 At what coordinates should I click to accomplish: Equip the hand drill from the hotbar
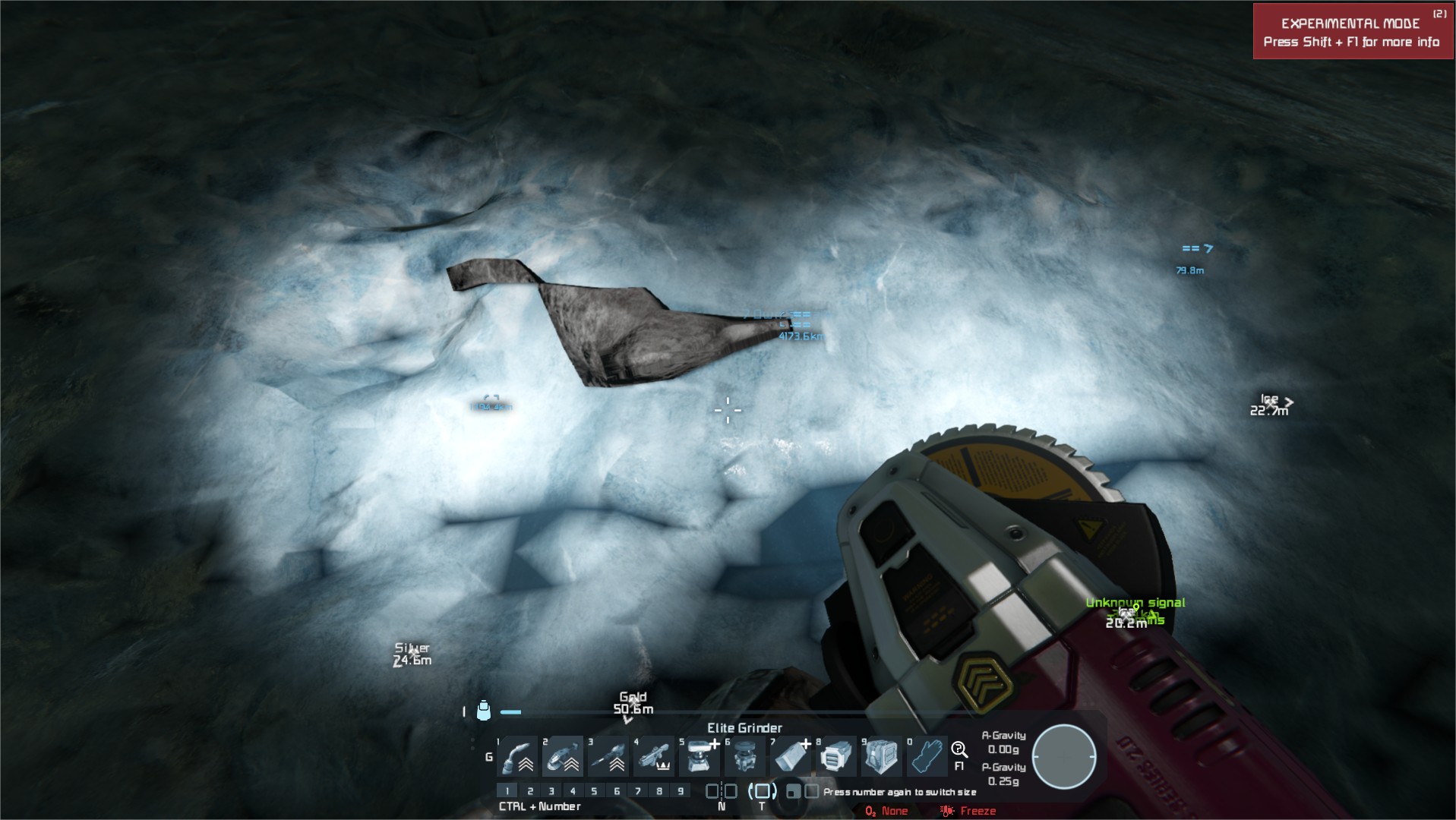[x=608, y=756]
